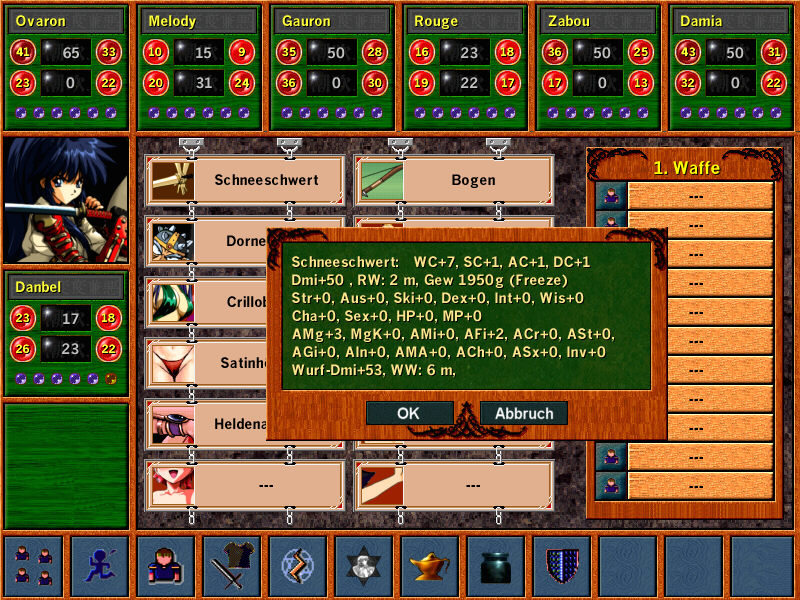
Task: Click the golden oil lamp icon
Action: pyautogui.click(x=430, y=566)
